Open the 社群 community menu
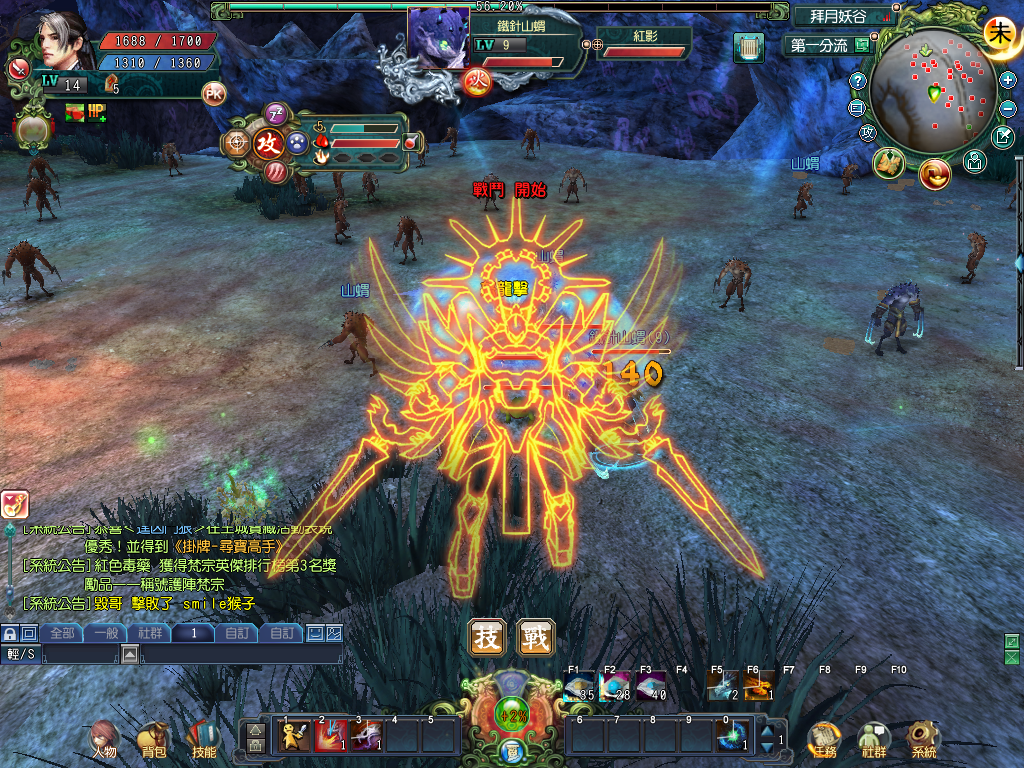1024x768 pixels. pyautogui.click(x=873, y=740)
